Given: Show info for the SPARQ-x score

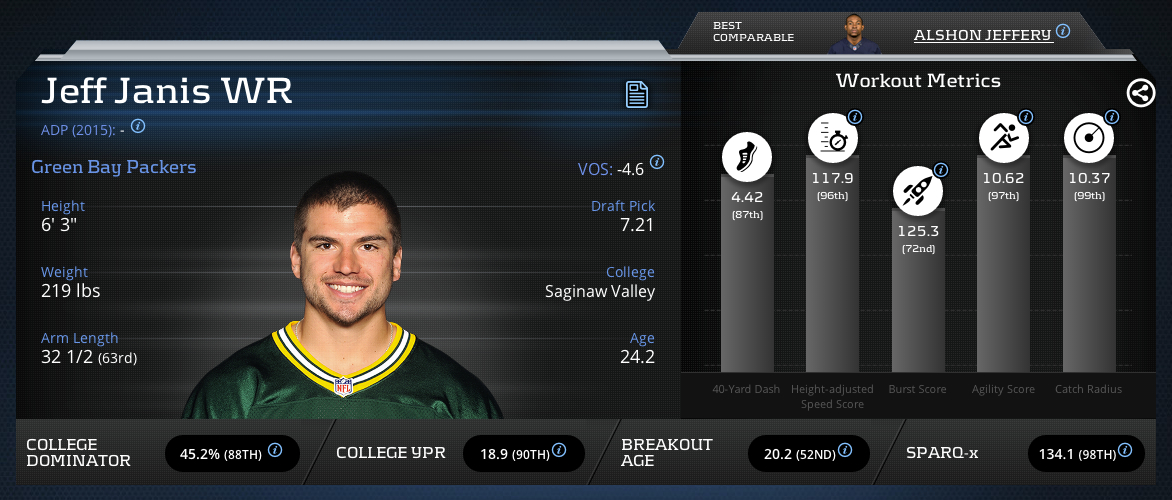Looking at the screenshot, I should pyautogui.click(x=1124, y=451).
